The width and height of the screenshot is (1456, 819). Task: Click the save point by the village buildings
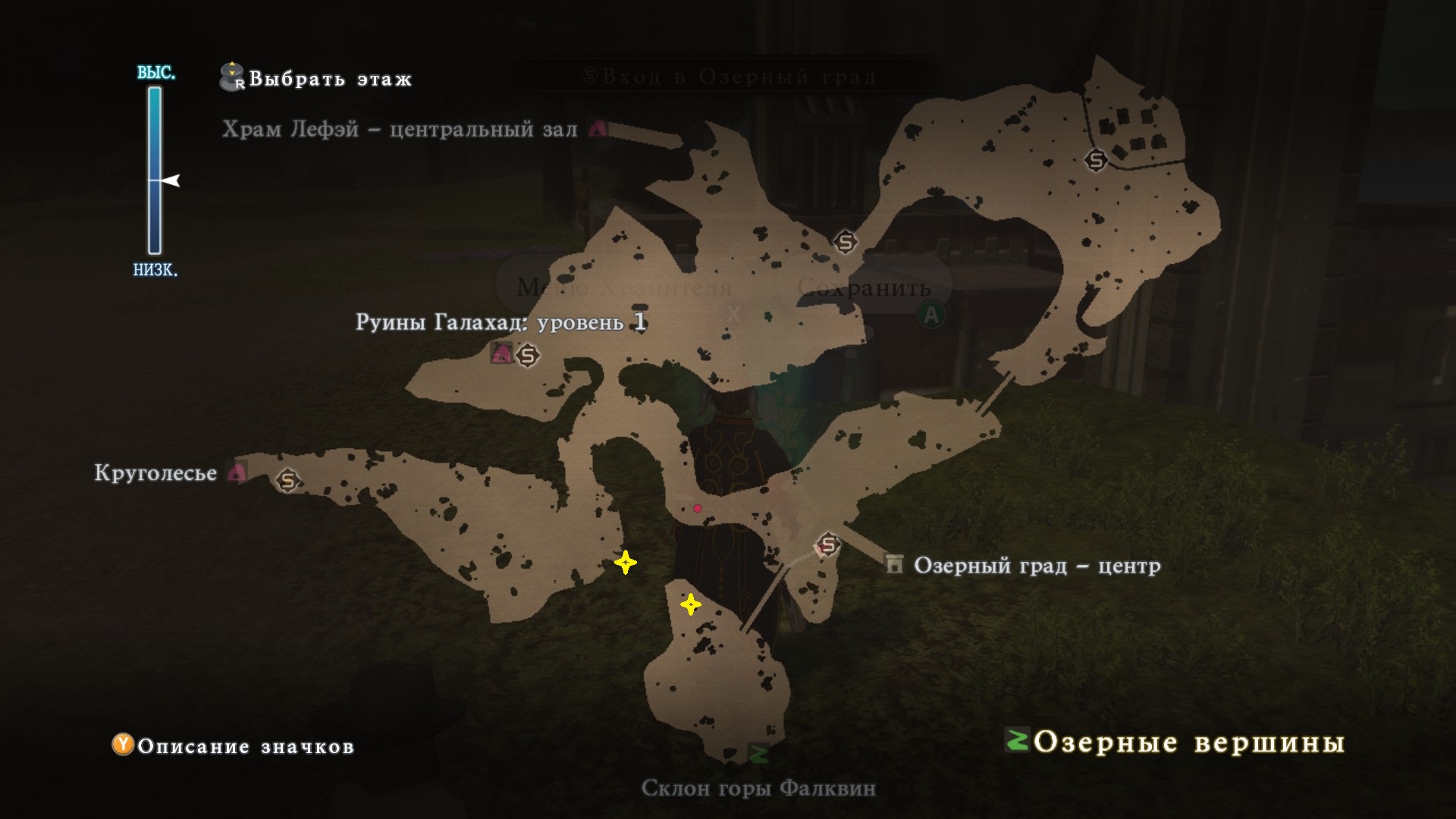(x=1096, y=159)
